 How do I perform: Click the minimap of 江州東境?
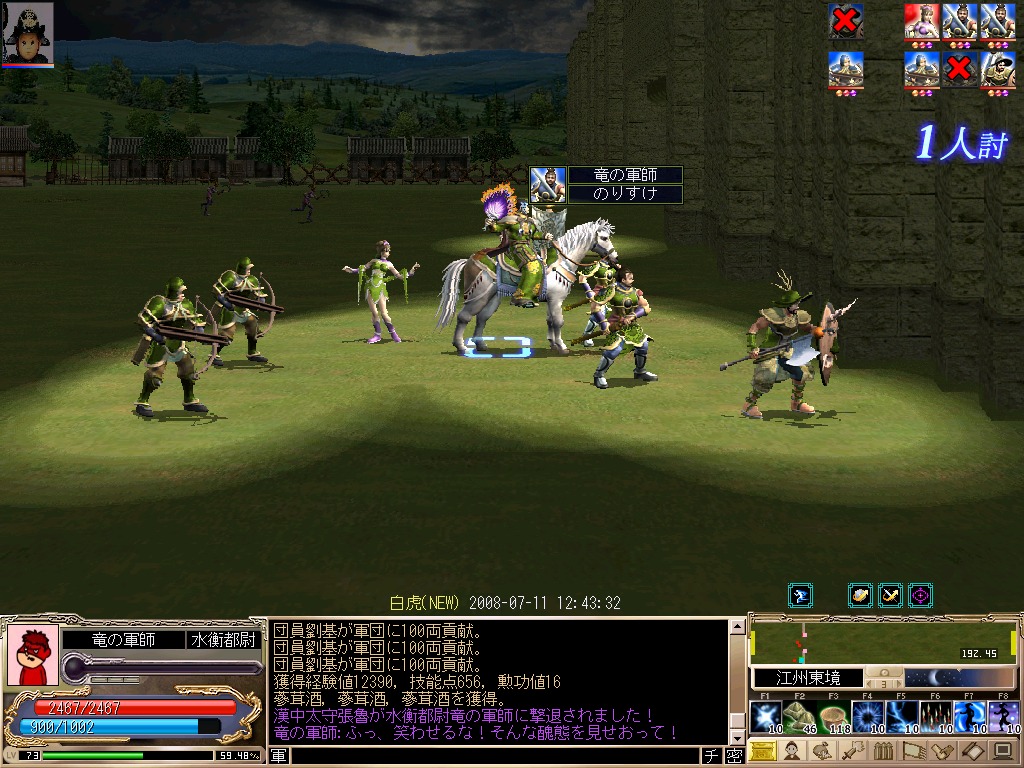coord(883,641)
